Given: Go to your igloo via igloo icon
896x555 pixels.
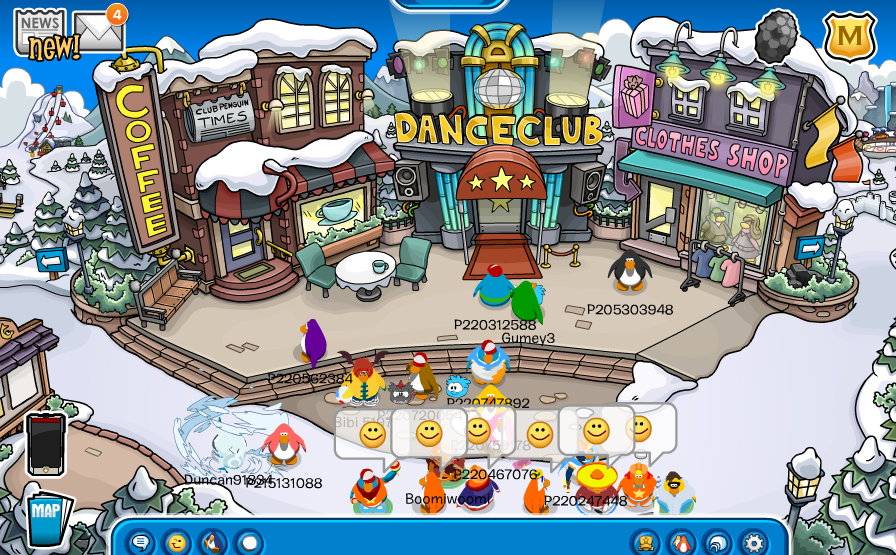Looking at the screenshot, I should (717, 543).
